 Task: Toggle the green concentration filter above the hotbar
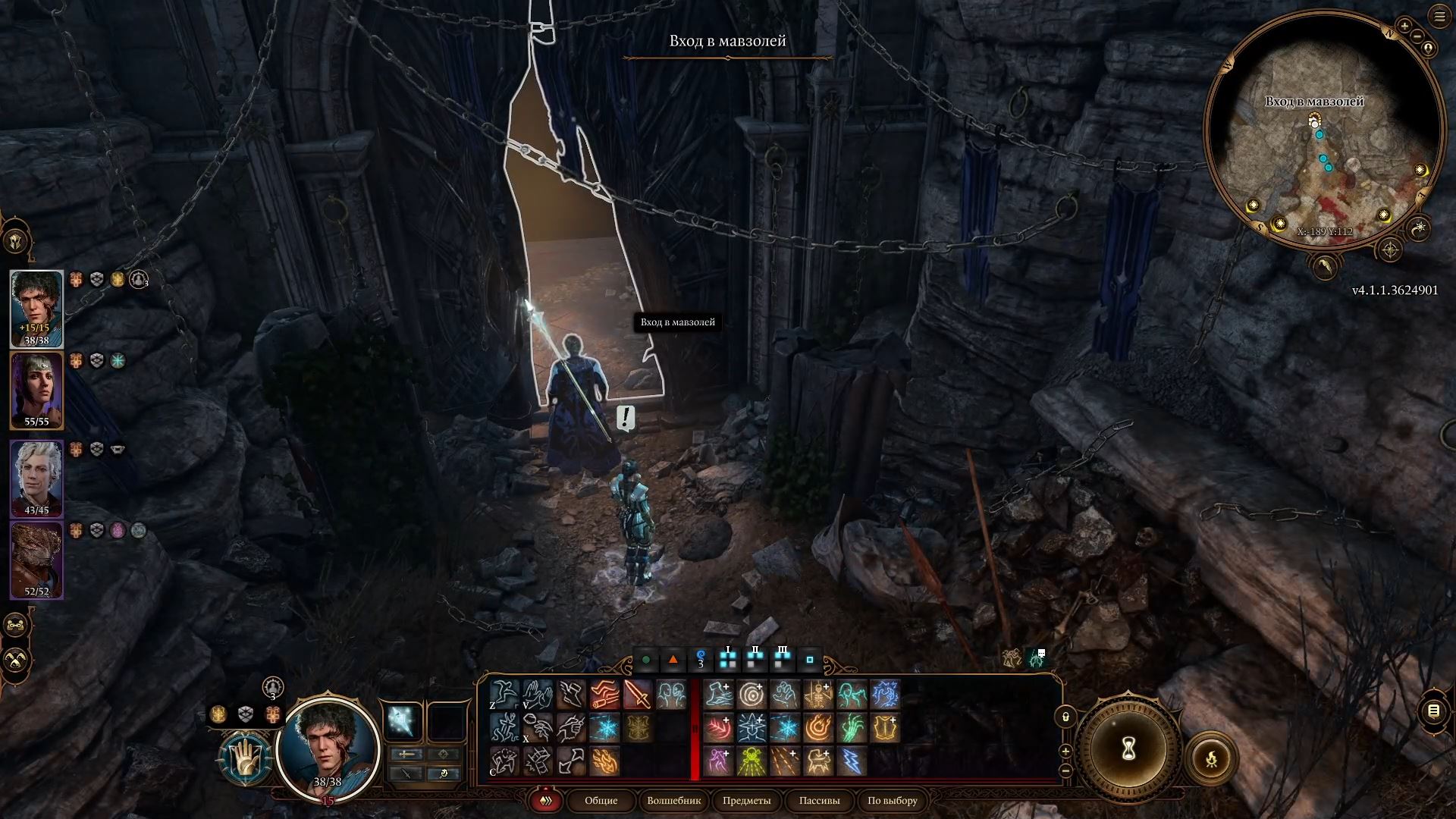pyautogui.click(x=647, y=661)
